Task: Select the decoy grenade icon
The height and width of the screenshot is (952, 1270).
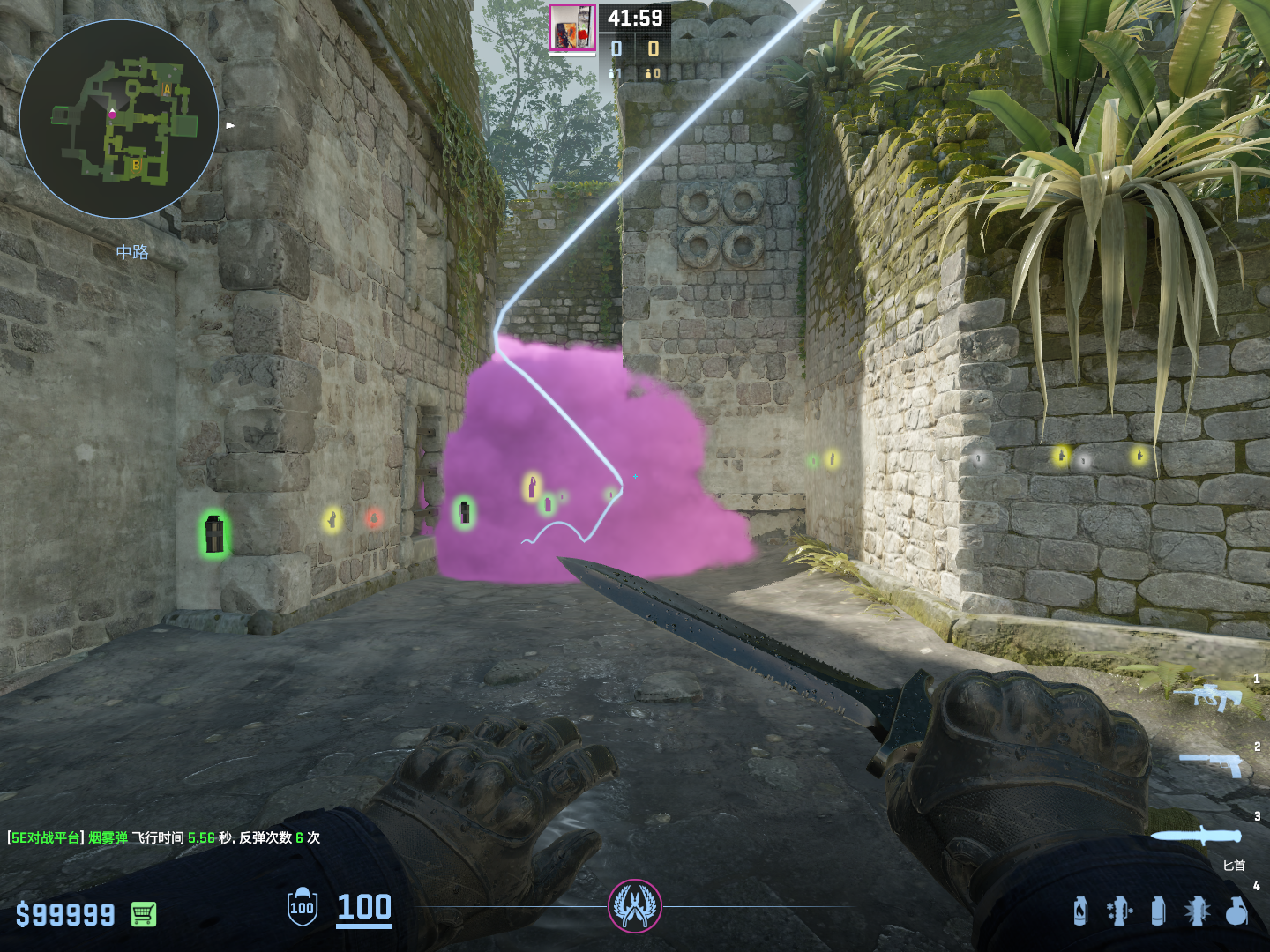Action: point(1118,911)
